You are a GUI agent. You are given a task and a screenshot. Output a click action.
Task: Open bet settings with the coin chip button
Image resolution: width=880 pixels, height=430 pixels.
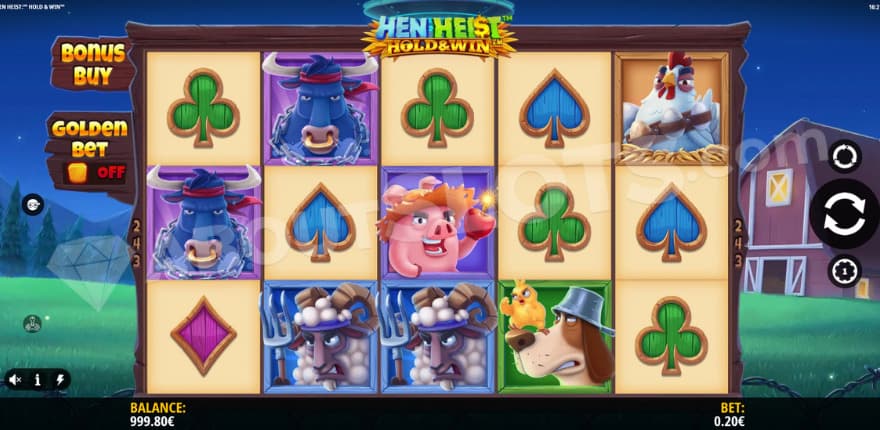843,271
